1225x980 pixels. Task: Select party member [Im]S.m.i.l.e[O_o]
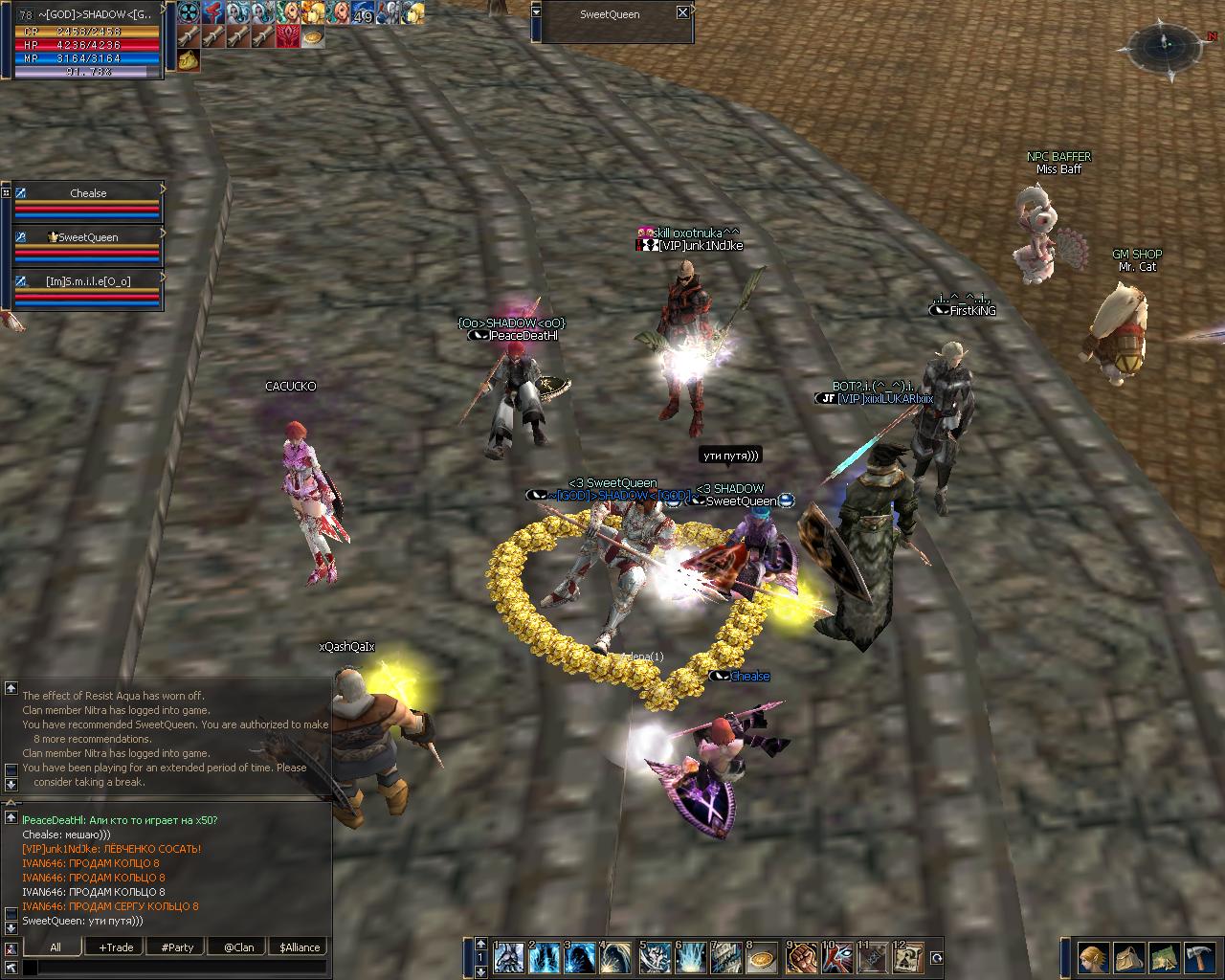click(x=88, y=281)
